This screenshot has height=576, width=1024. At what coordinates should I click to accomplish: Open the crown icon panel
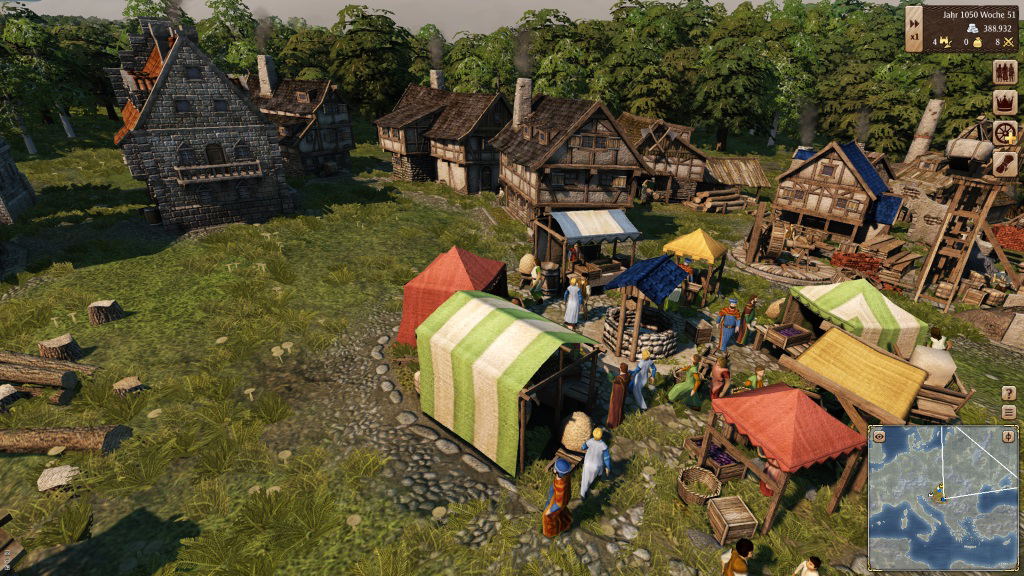click(x=1005, y=103)
